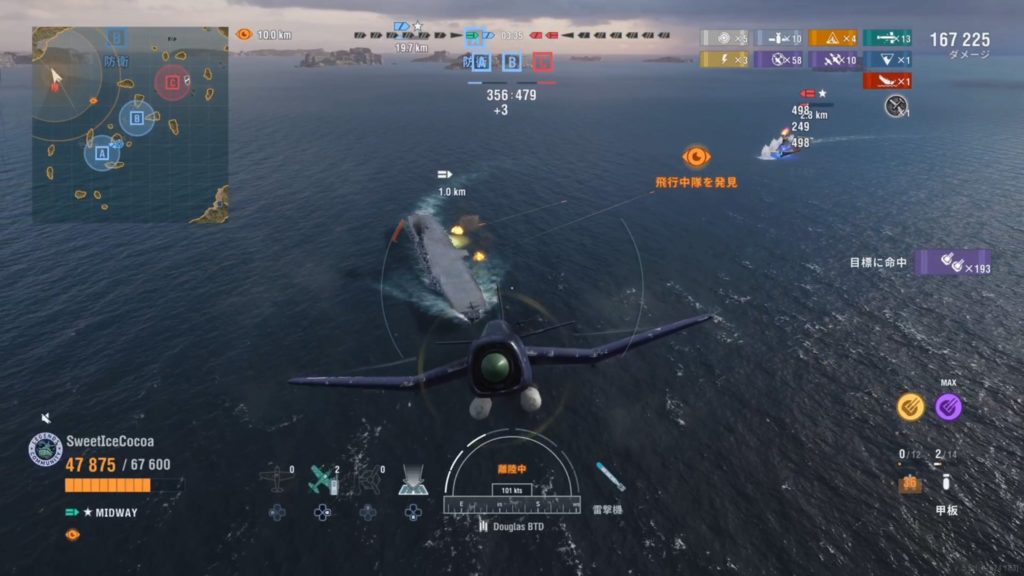
Task: Select capture point C on the minimap
Action: (x=172, y=82)
